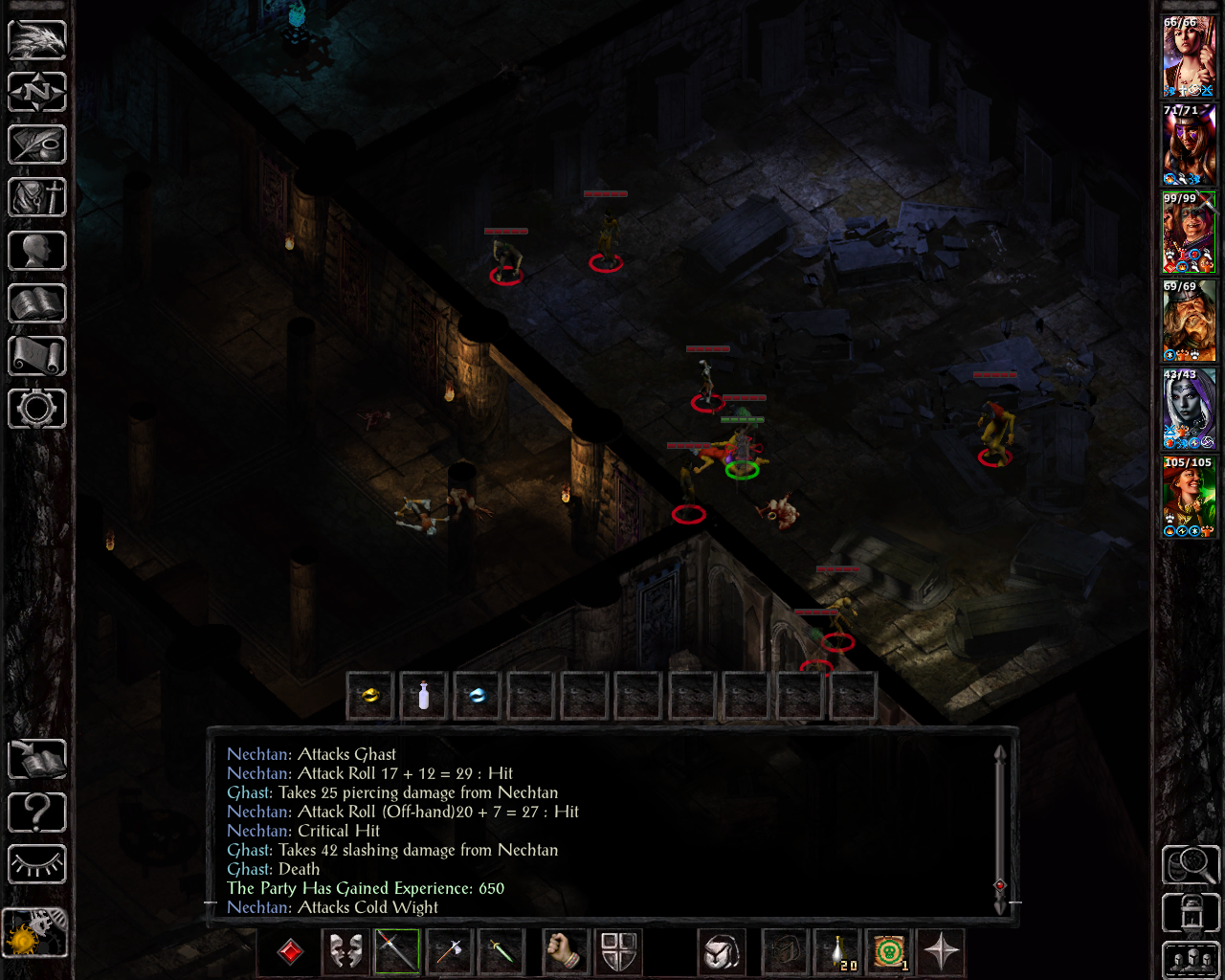Open the mage spellbook icon
This screenshot has height=980, width=1225.
point(37,303)
